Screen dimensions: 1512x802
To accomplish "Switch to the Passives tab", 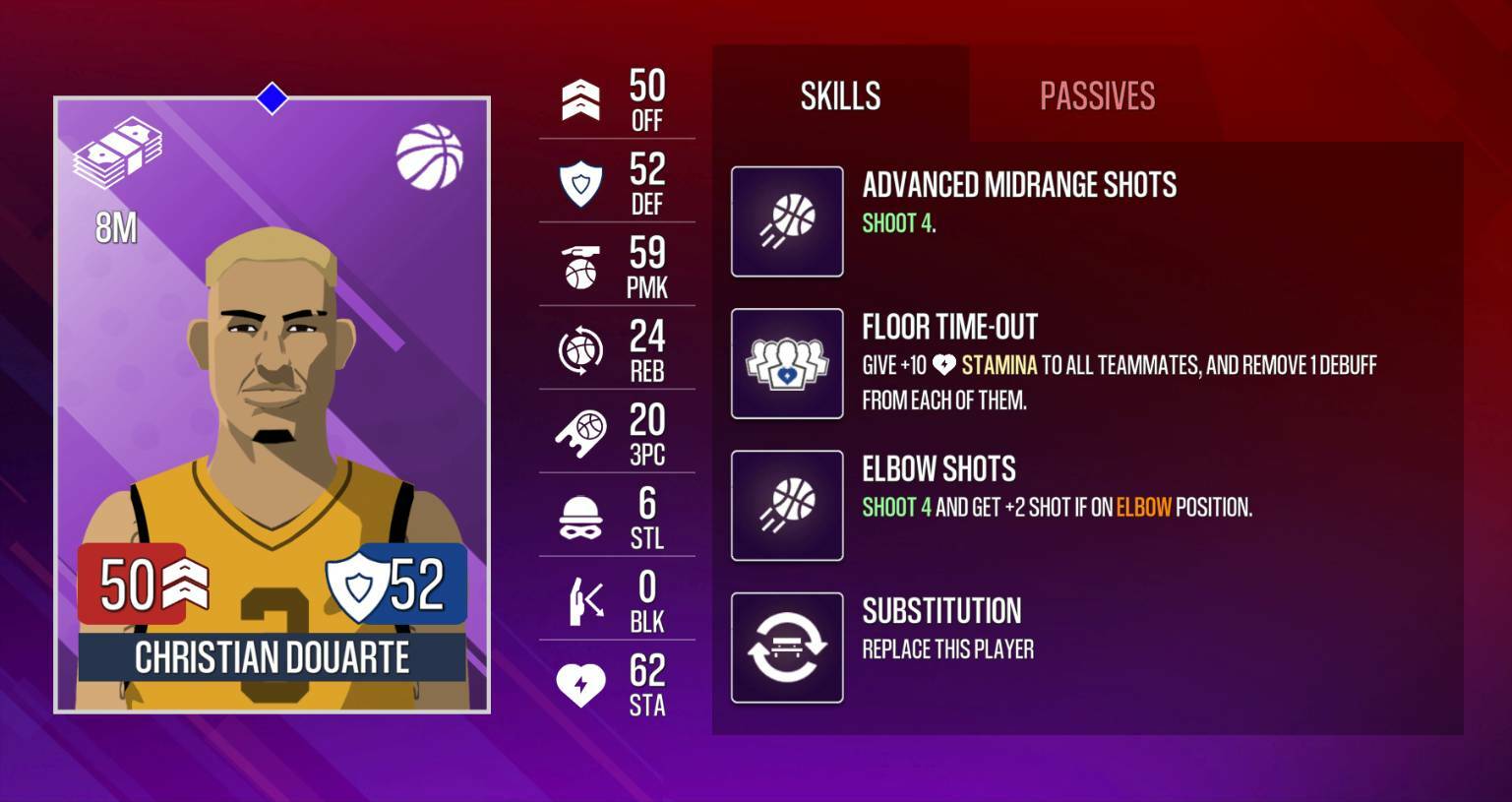I will [x=1095, y=95].
